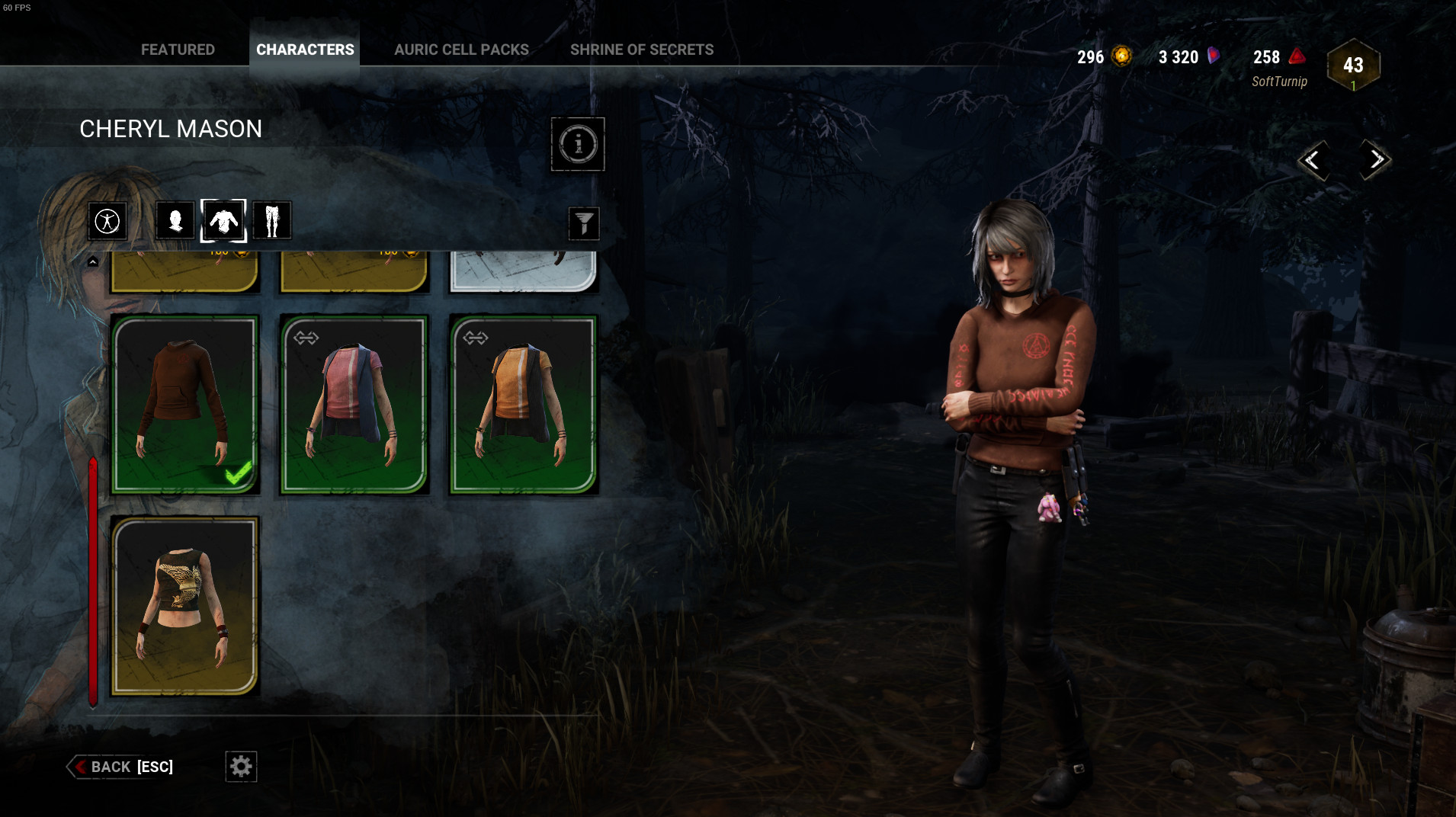
Task: Select the torso customization category icon
Action: (x=223, y=220)
